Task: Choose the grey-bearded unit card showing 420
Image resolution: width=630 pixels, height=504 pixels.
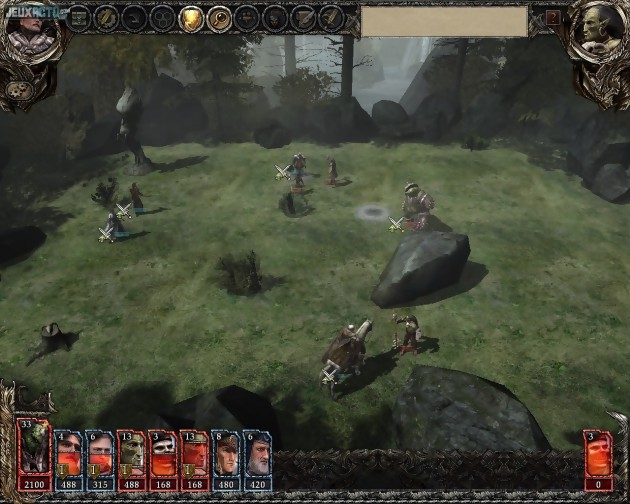Action: click(257, 452)
